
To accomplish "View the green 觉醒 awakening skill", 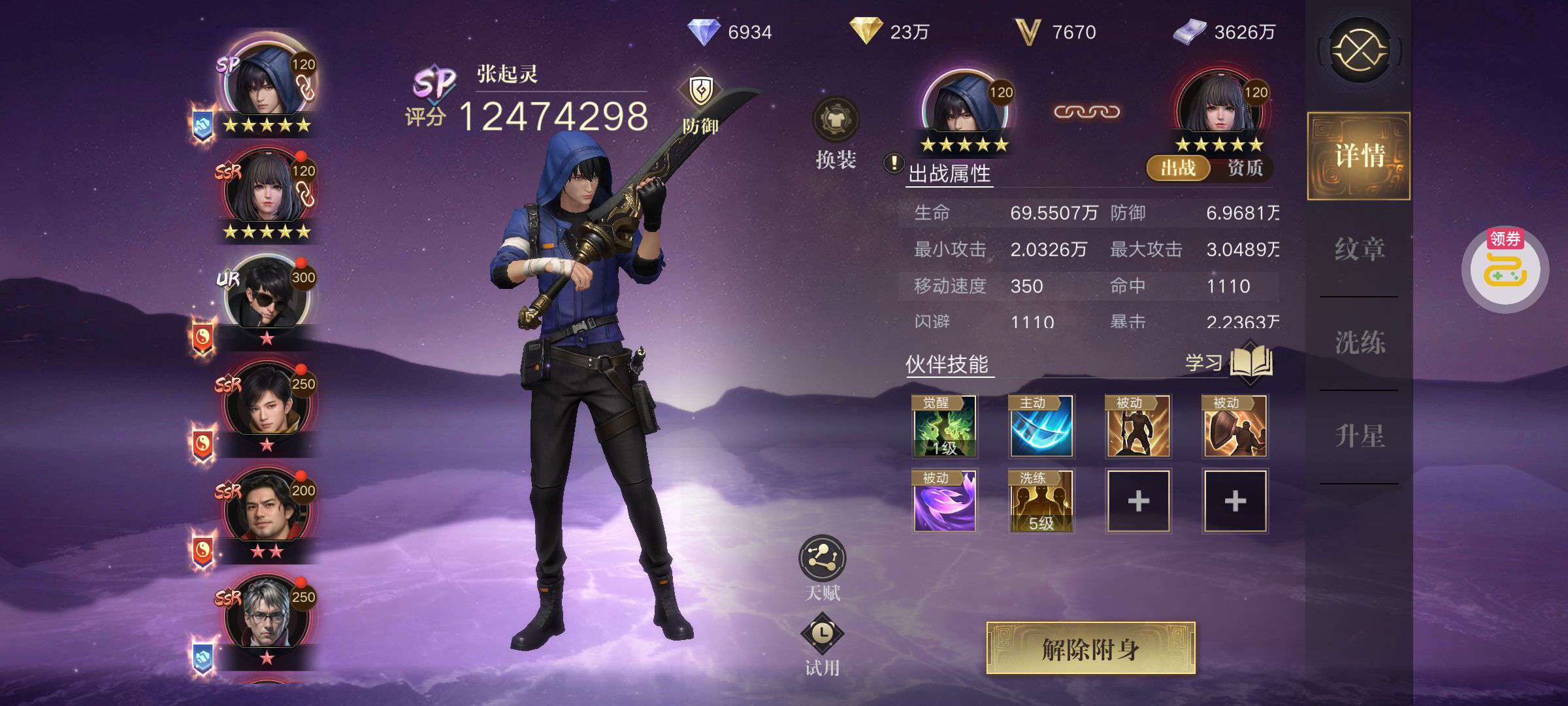I will click(x=944, y=426).
